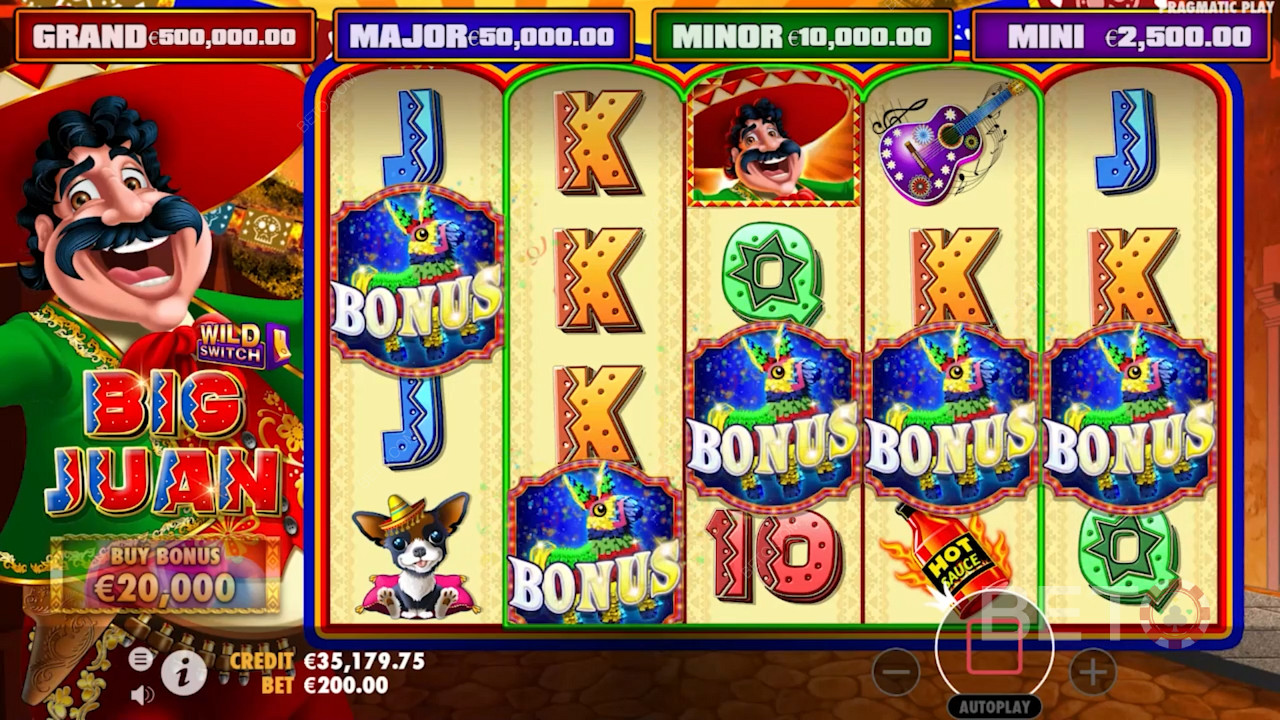Click the Buy Bonus €20,000 button
The width and height of the screenshot is (1280, 720).
click(x=165, y=575)
